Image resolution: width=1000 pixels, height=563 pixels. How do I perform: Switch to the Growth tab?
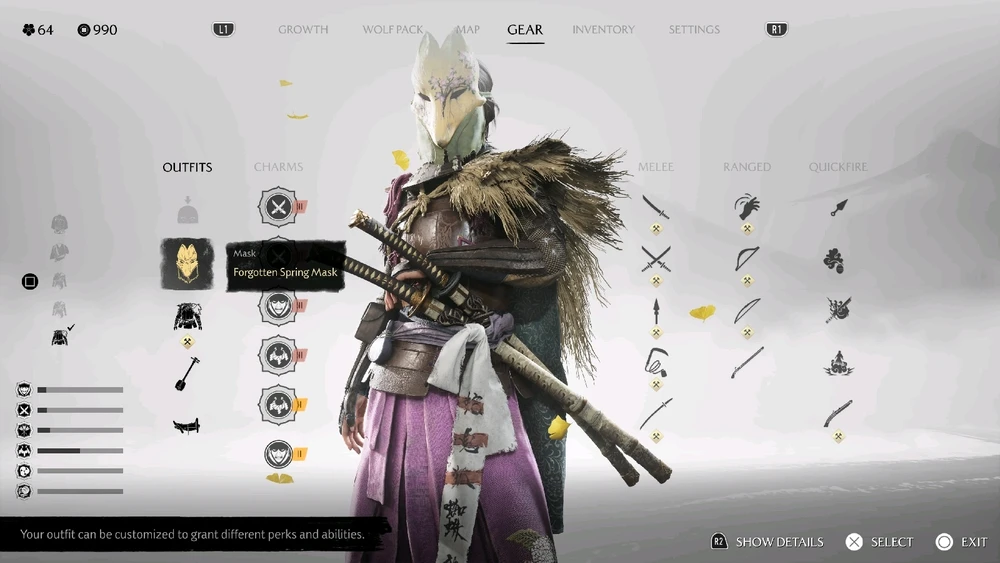(303, 30)
